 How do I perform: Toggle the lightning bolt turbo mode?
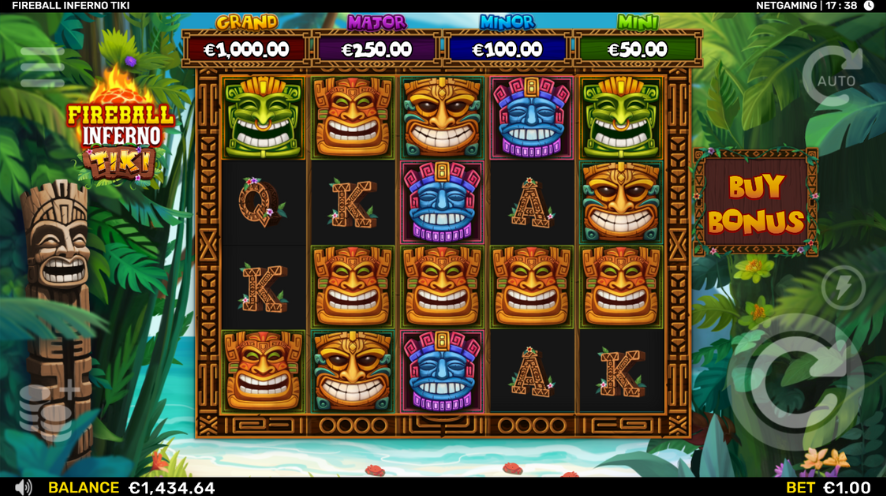pos(842,287)
